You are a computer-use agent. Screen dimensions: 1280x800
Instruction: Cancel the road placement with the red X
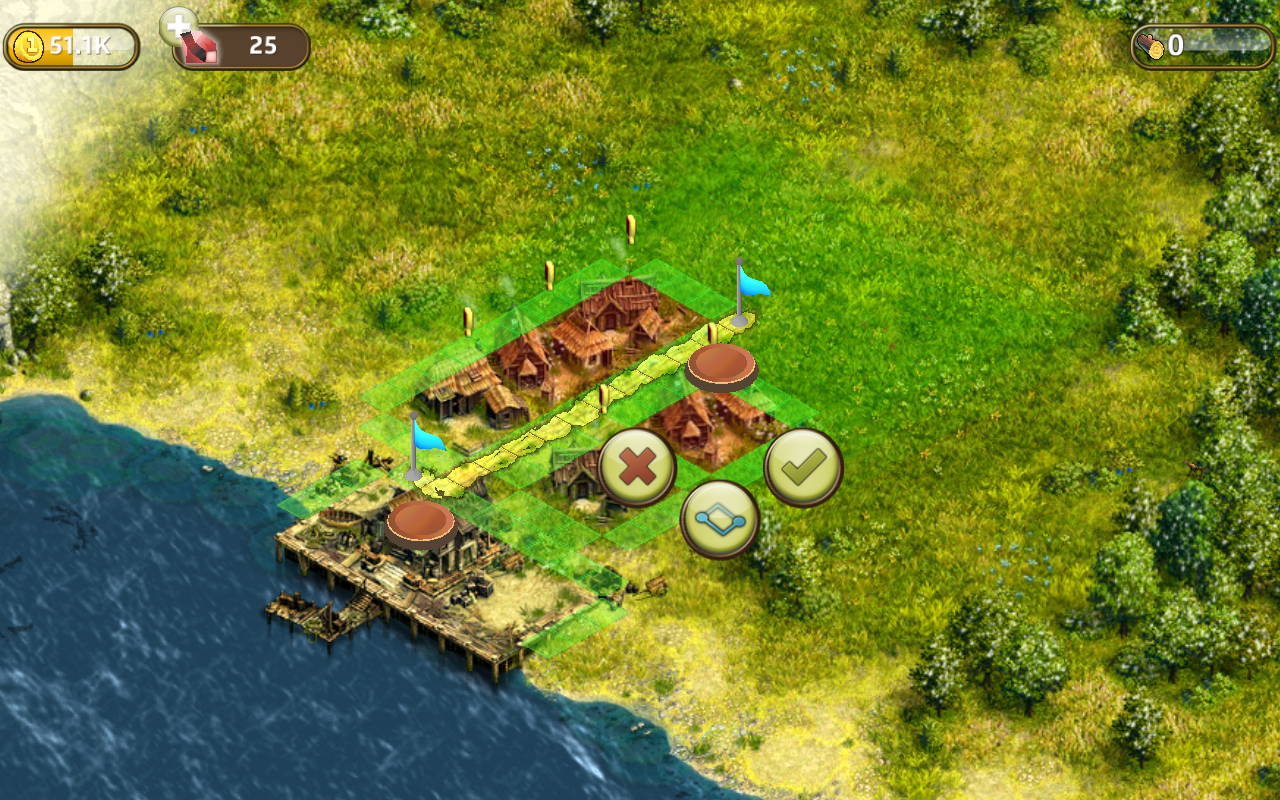637,468
